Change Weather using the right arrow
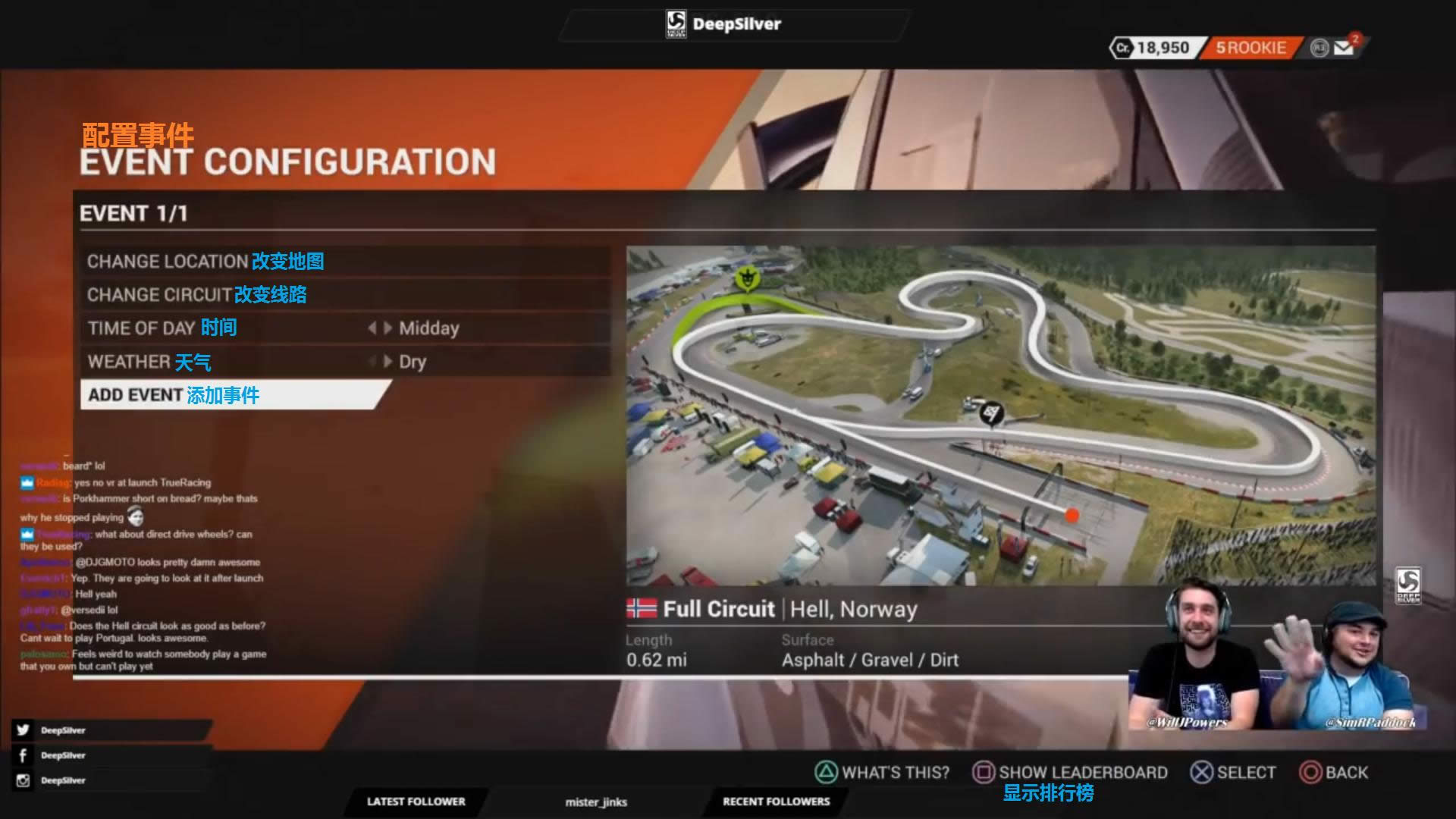This screenshot has width=1456, height=819. (x=388, y=362)
